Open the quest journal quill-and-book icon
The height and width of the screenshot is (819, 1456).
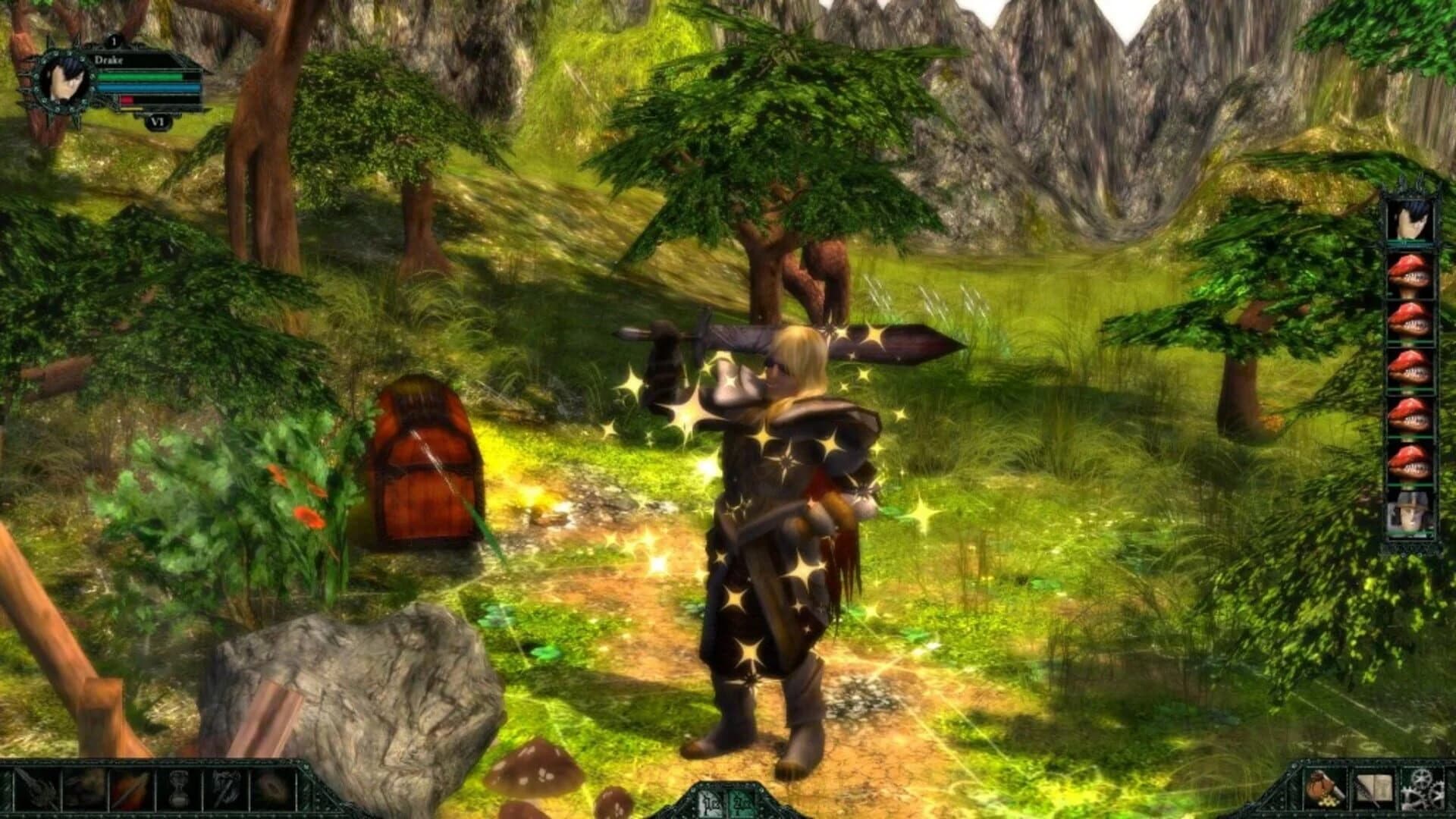[x=1374, y=789]
